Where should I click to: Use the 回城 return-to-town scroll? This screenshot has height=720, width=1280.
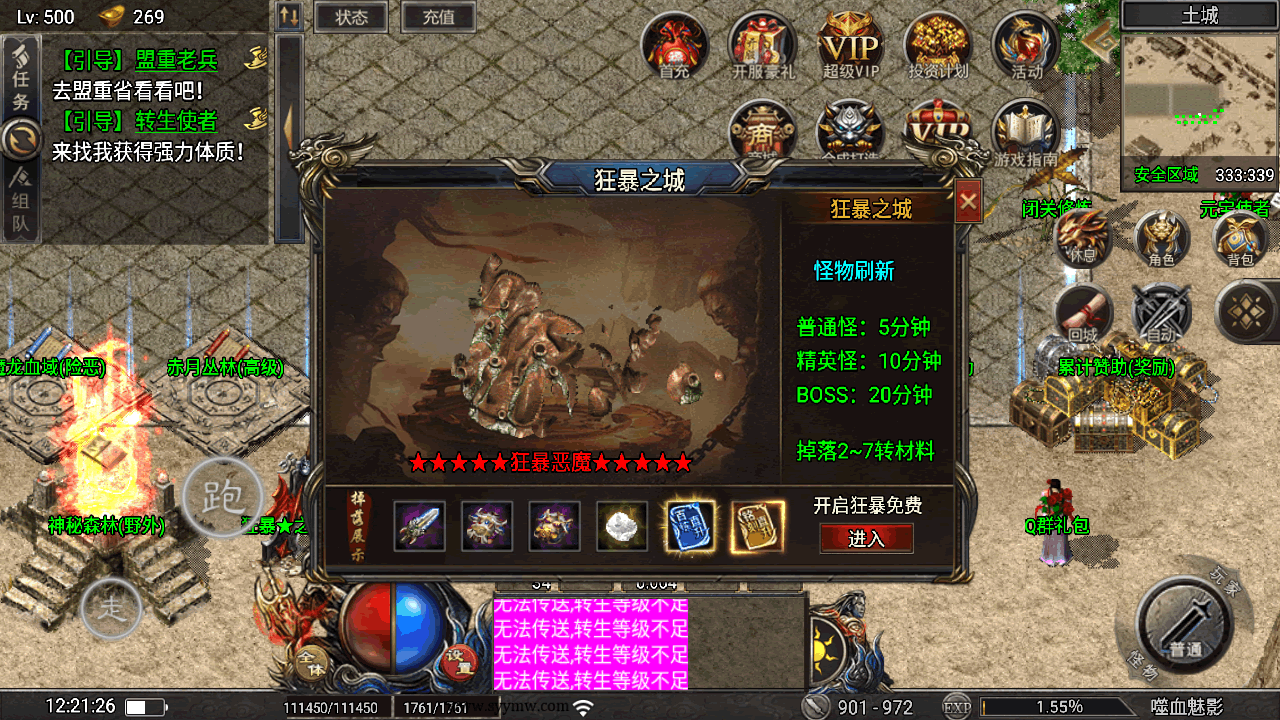pos(1083,313)
